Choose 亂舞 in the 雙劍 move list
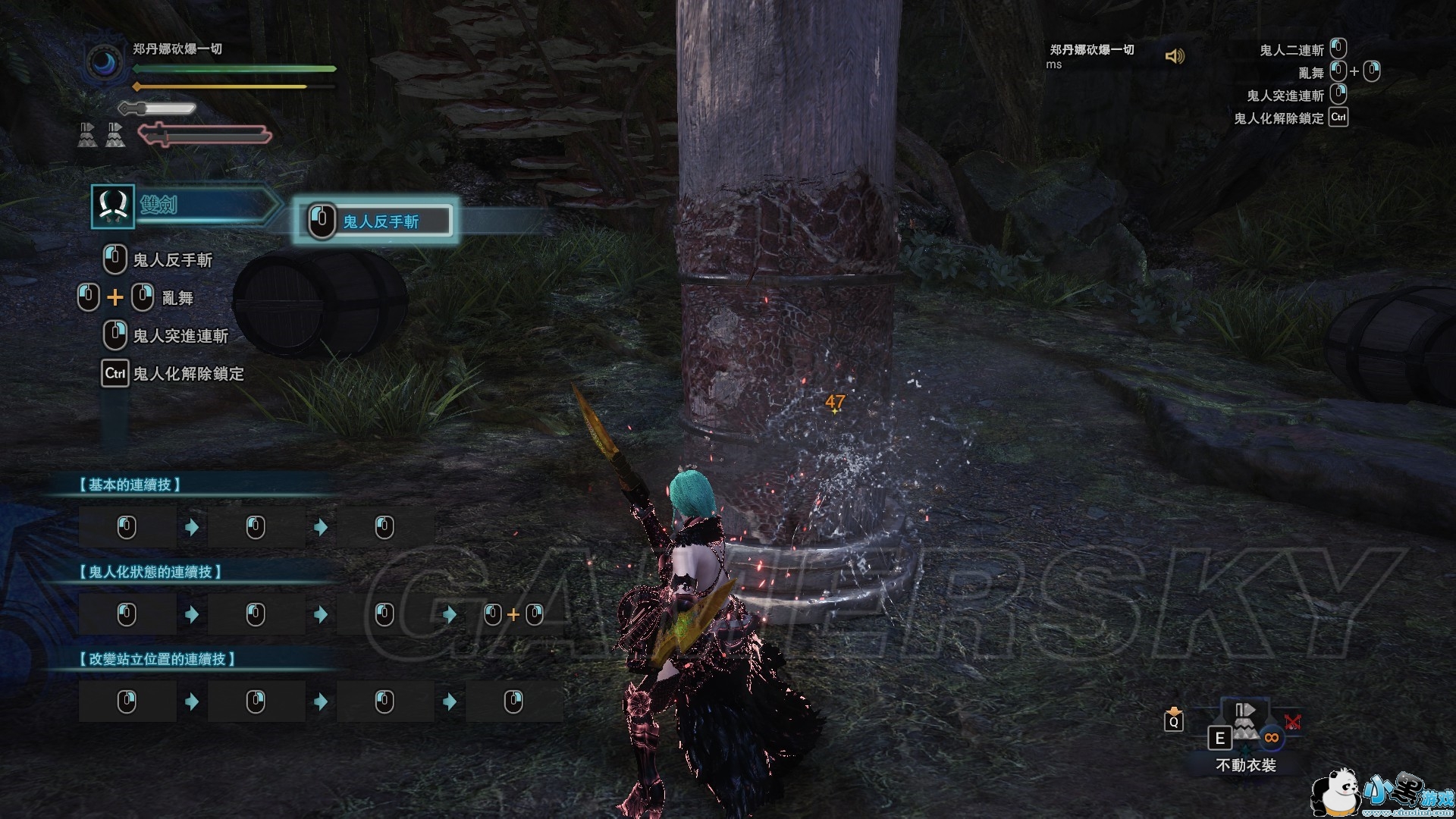Viewport: 1456px width, 819px height. tap(177, 298)
